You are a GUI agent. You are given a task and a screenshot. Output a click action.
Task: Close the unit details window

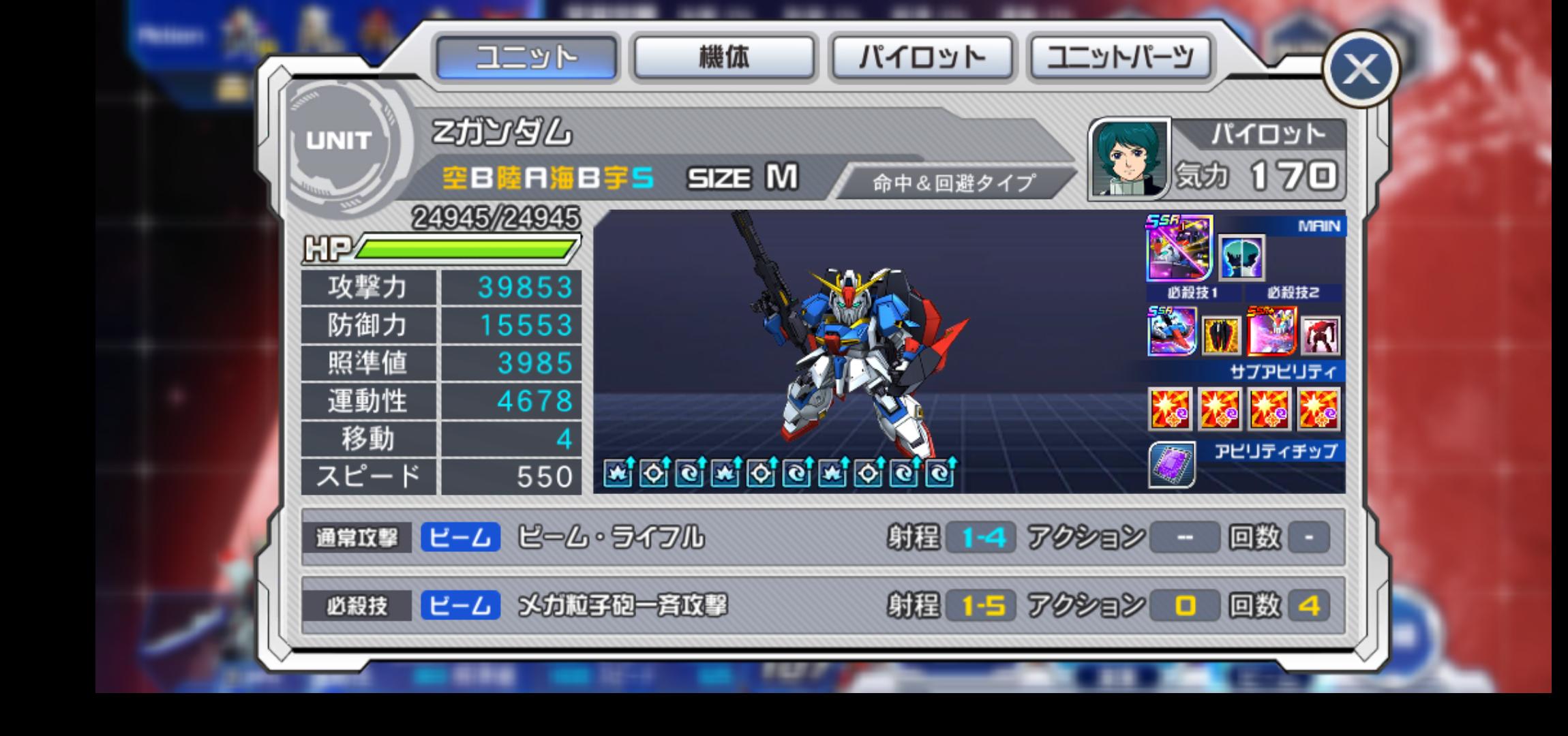[x=1361, y=69]
